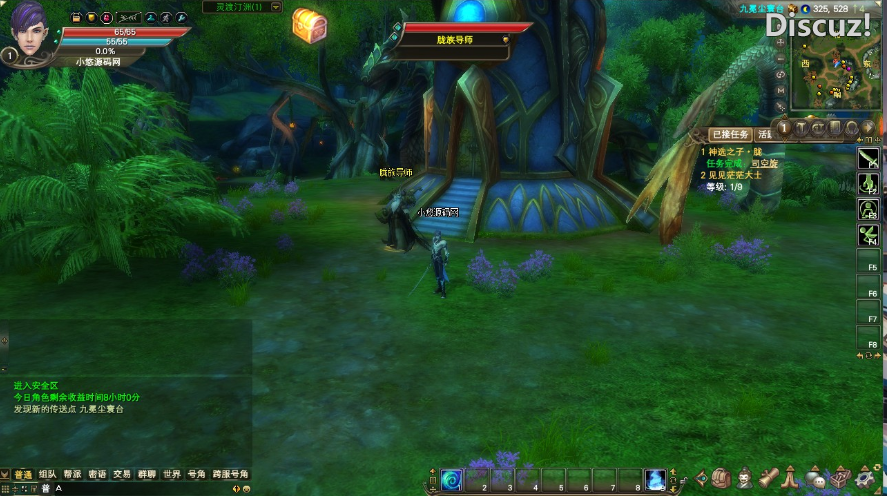
Task: Switch to the 普通 chat tab
Action: (22, 474)
